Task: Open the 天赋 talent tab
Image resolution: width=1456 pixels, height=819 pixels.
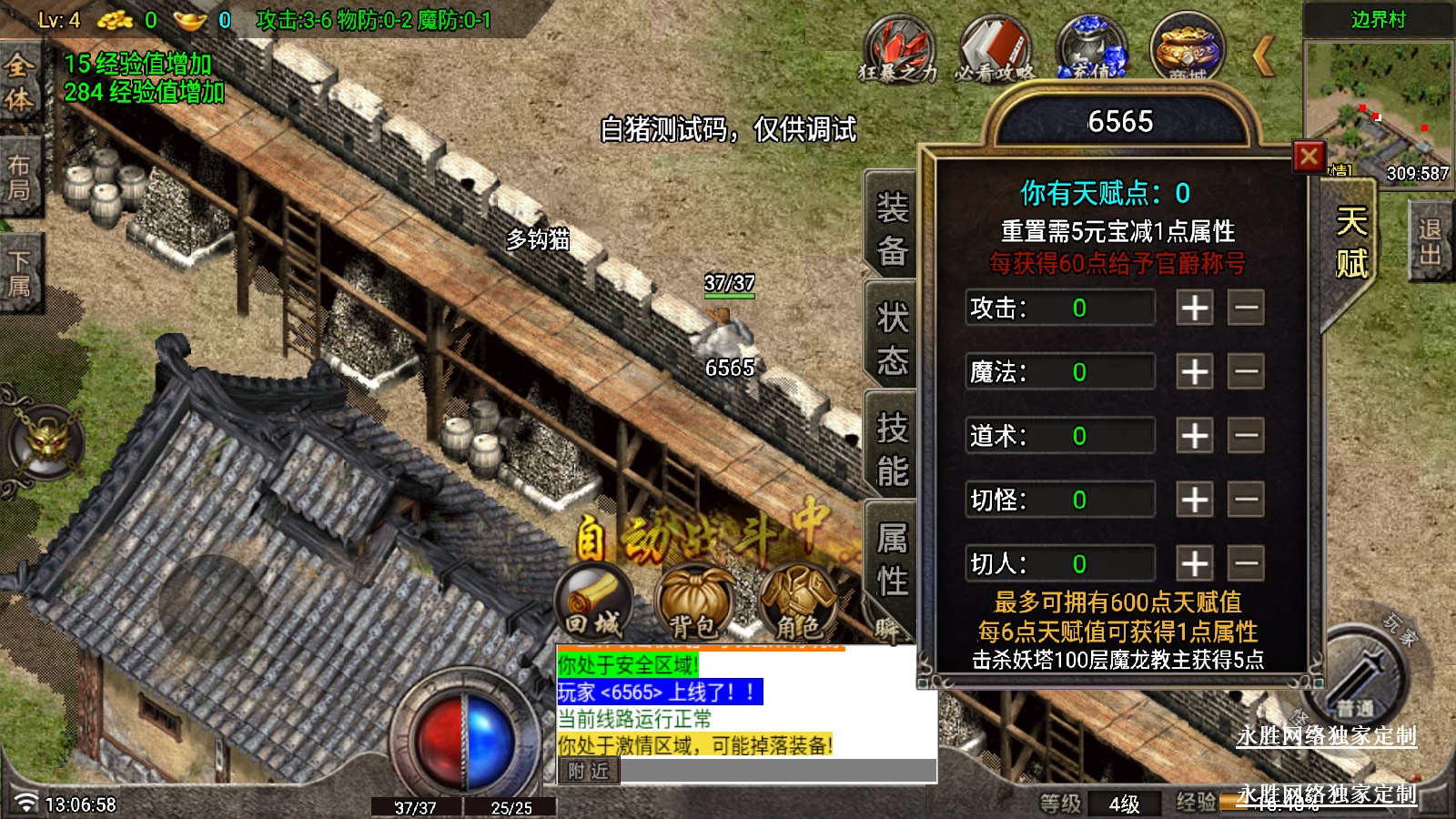Action: coord(1351,242)
